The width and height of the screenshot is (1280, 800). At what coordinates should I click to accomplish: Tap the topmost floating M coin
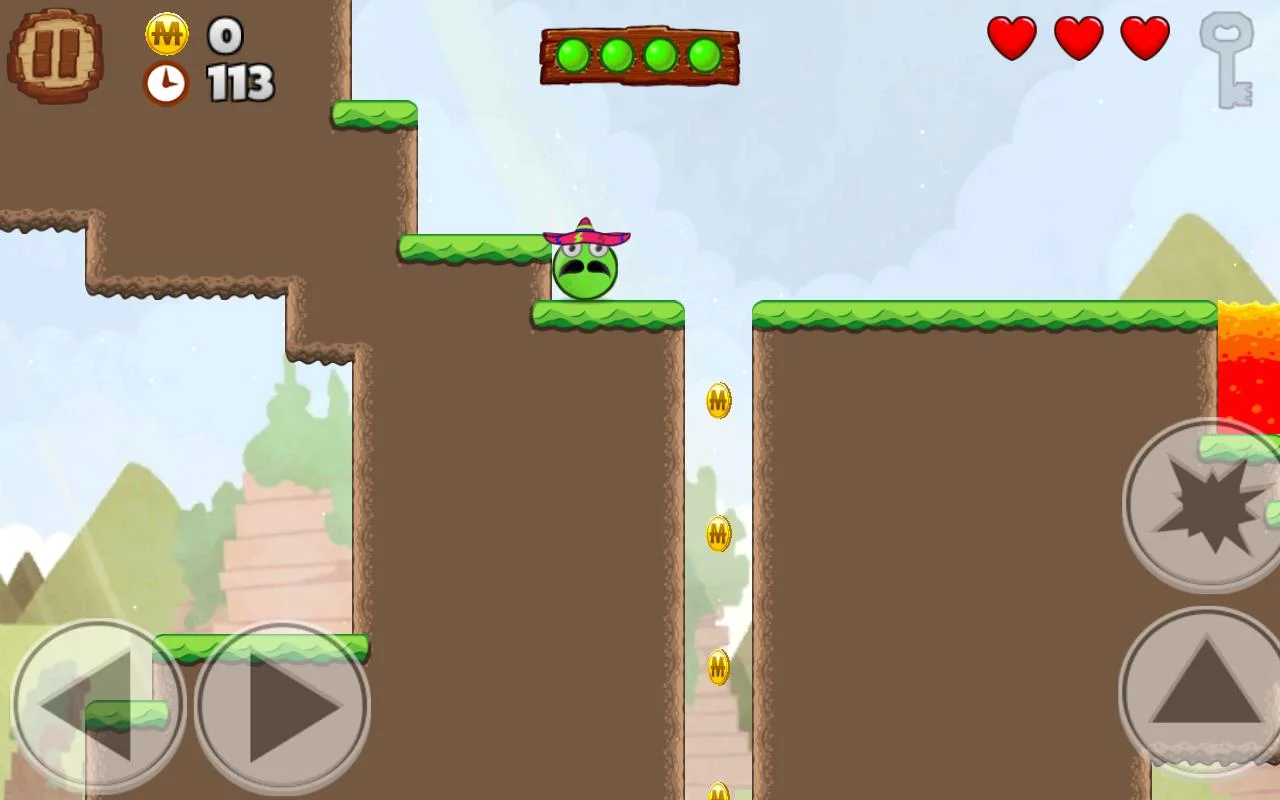pos(717,399)
